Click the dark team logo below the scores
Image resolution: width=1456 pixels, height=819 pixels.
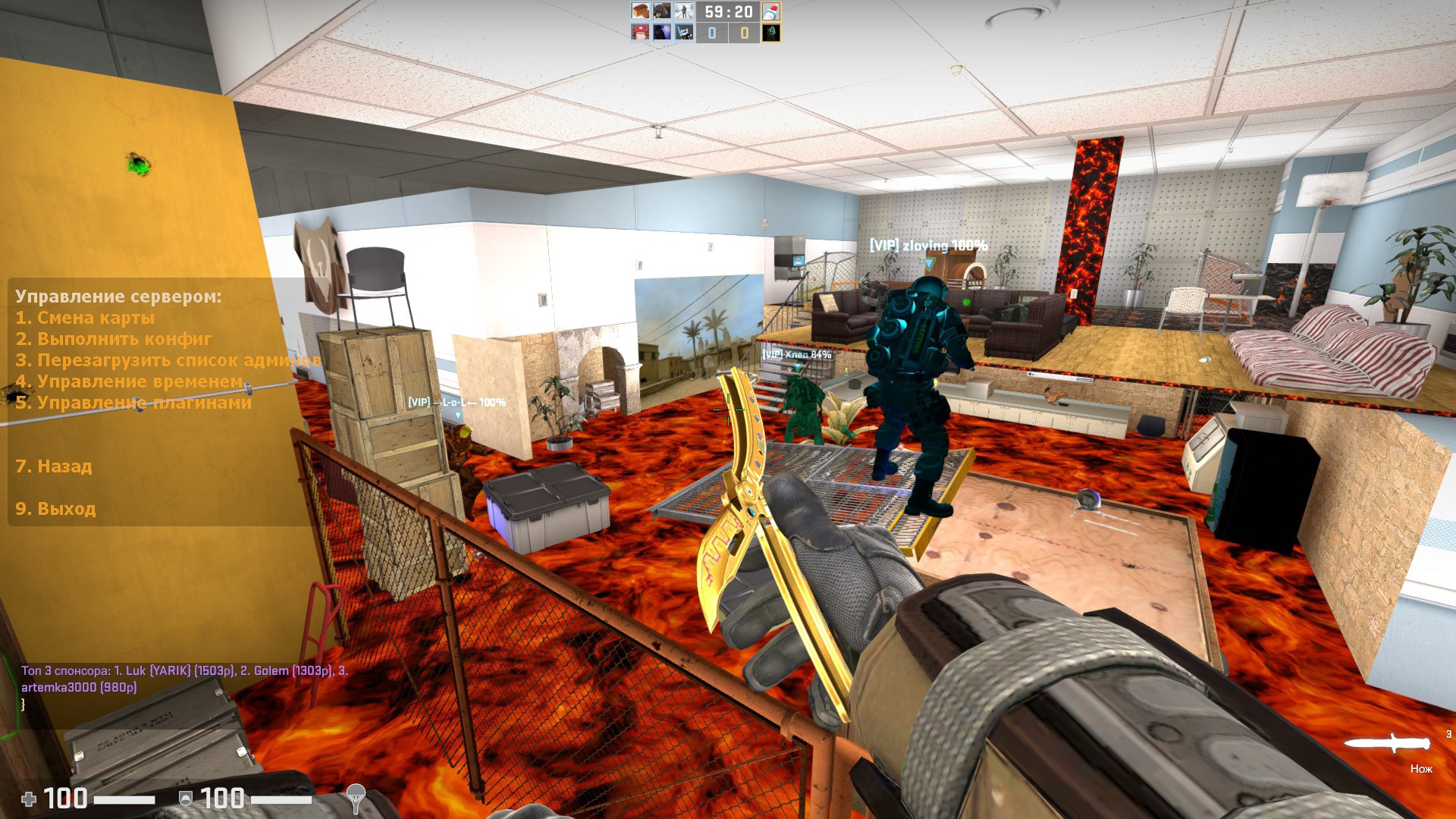[x=770, y=33]
